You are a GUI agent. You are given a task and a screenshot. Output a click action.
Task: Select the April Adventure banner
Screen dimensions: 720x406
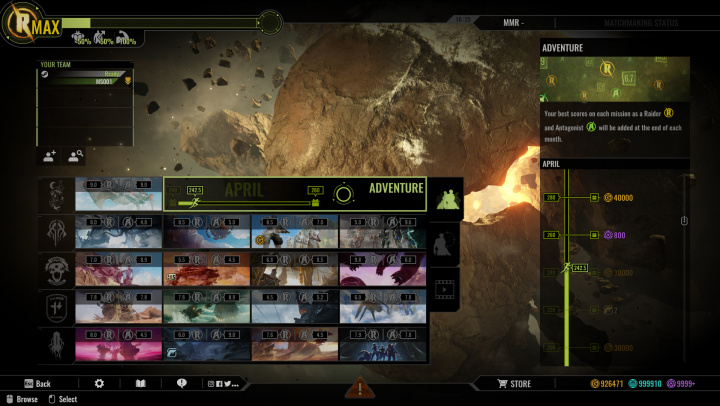coord(294,194)
